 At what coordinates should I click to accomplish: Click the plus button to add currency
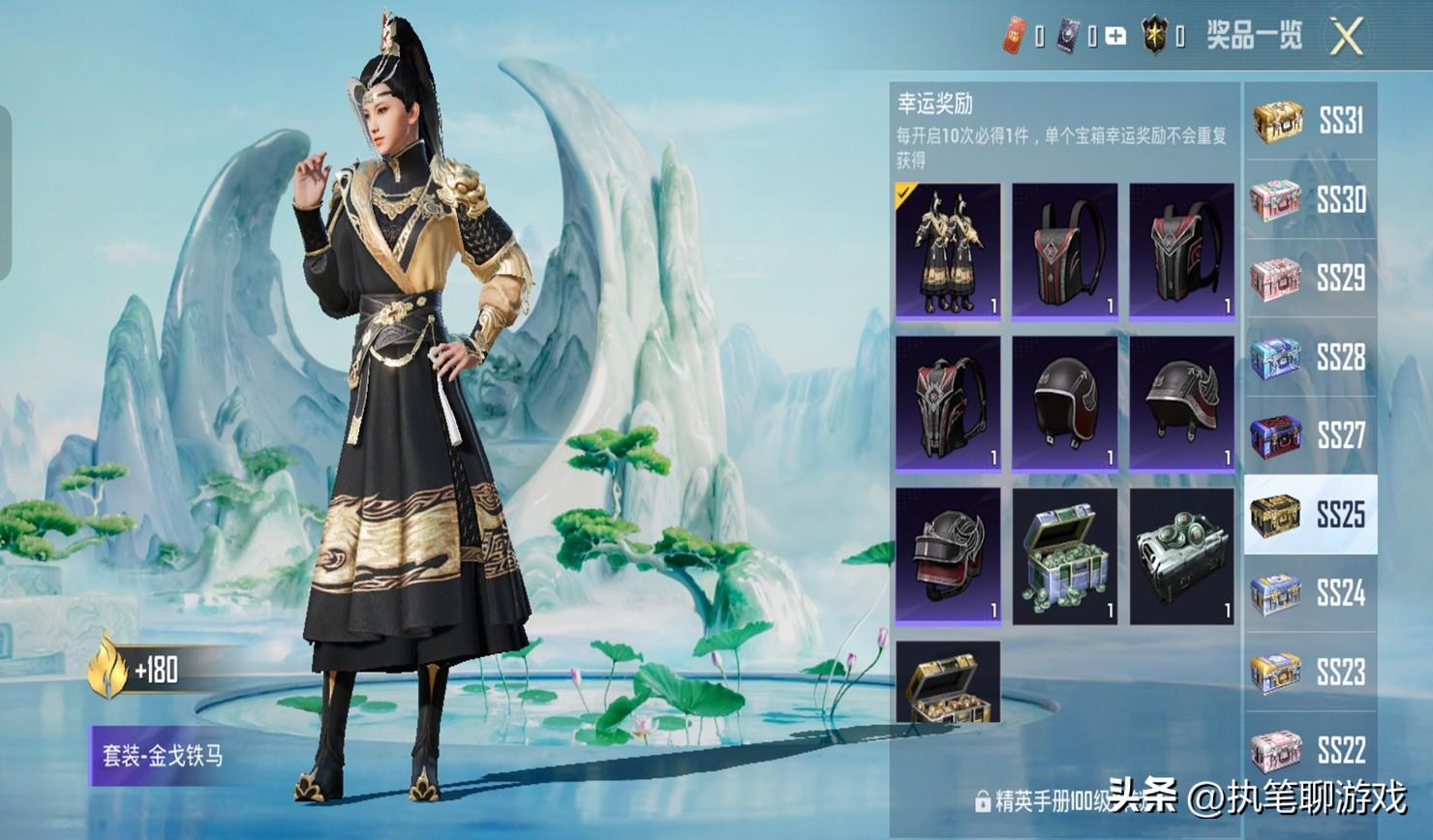(x=1115, y=37)
